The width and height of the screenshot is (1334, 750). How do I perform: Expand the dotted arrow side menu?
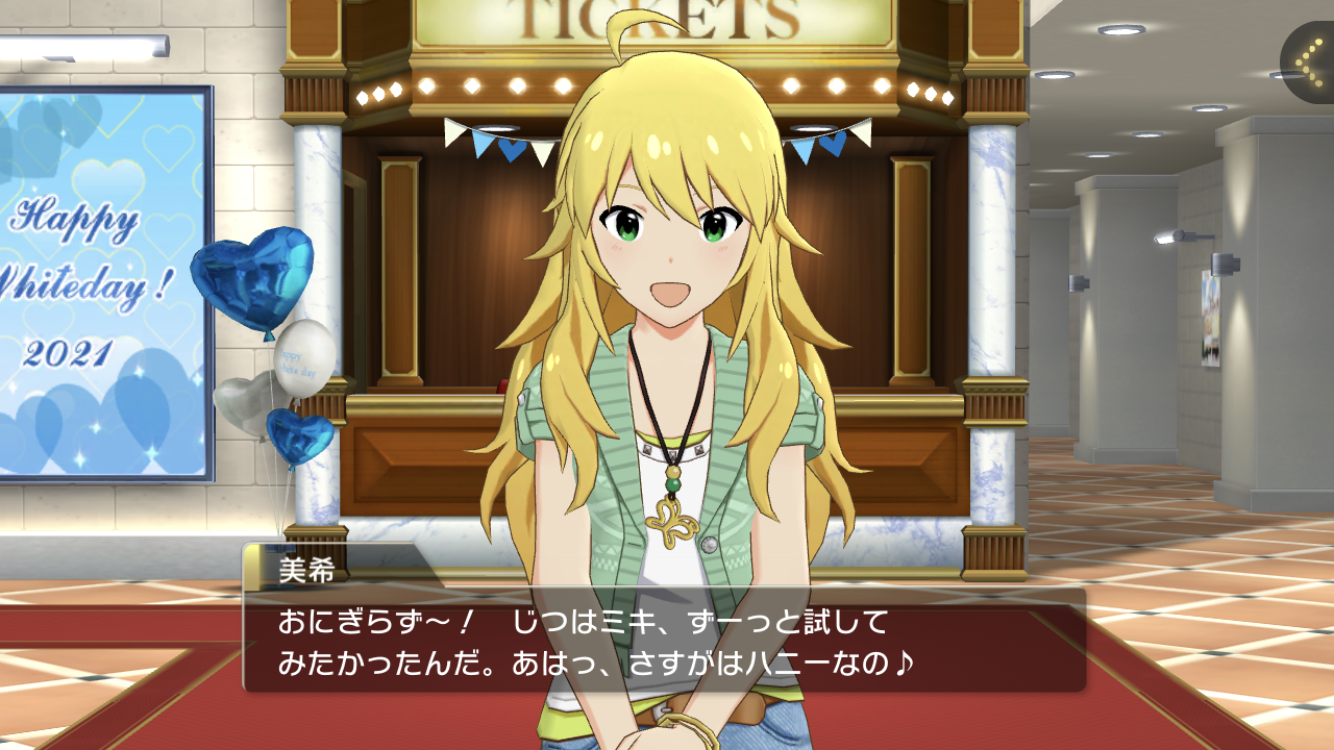1308,62
